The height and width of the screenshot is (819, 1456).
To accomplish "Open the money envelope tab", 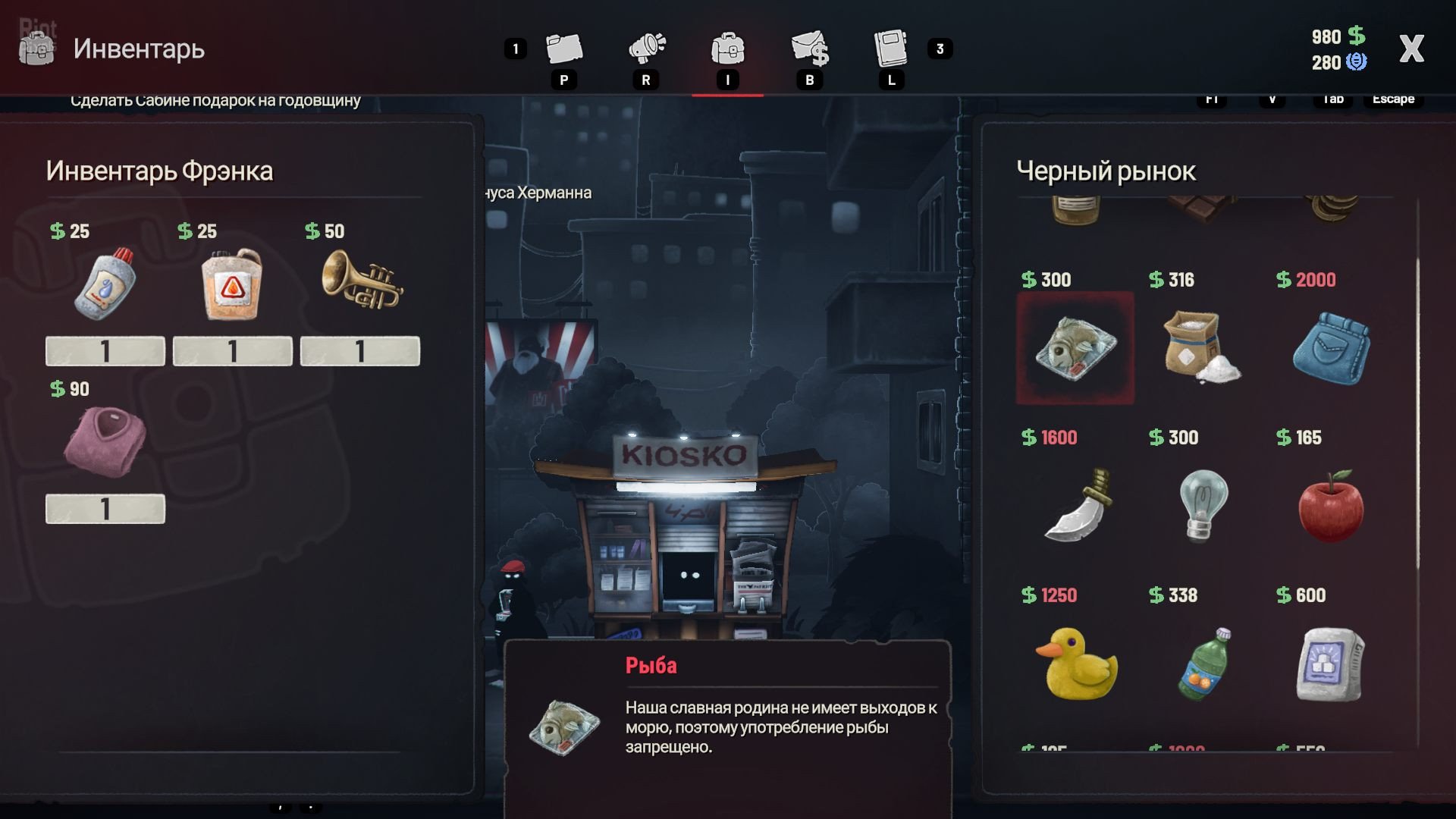I will click(x=809, y=49).
